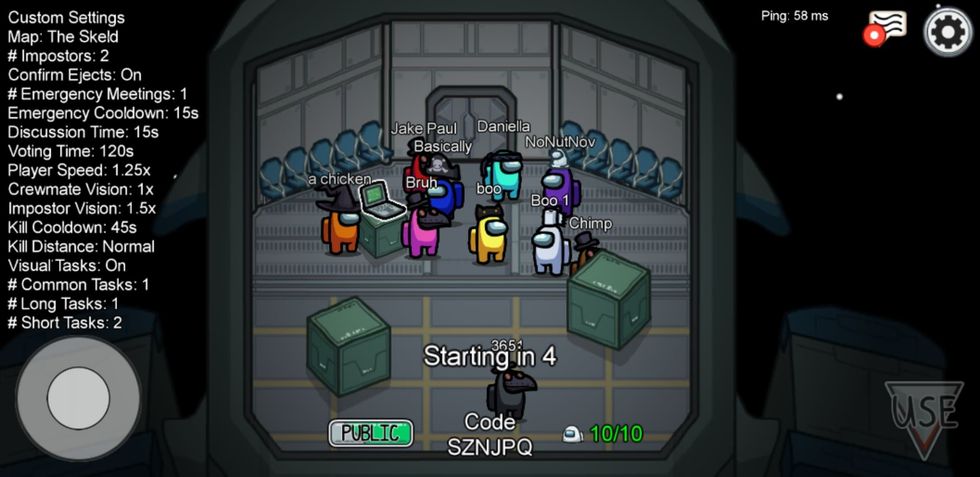Screen dimensions: 980x477
Task: Tap the virtual movement joystick
Action: 78,398
